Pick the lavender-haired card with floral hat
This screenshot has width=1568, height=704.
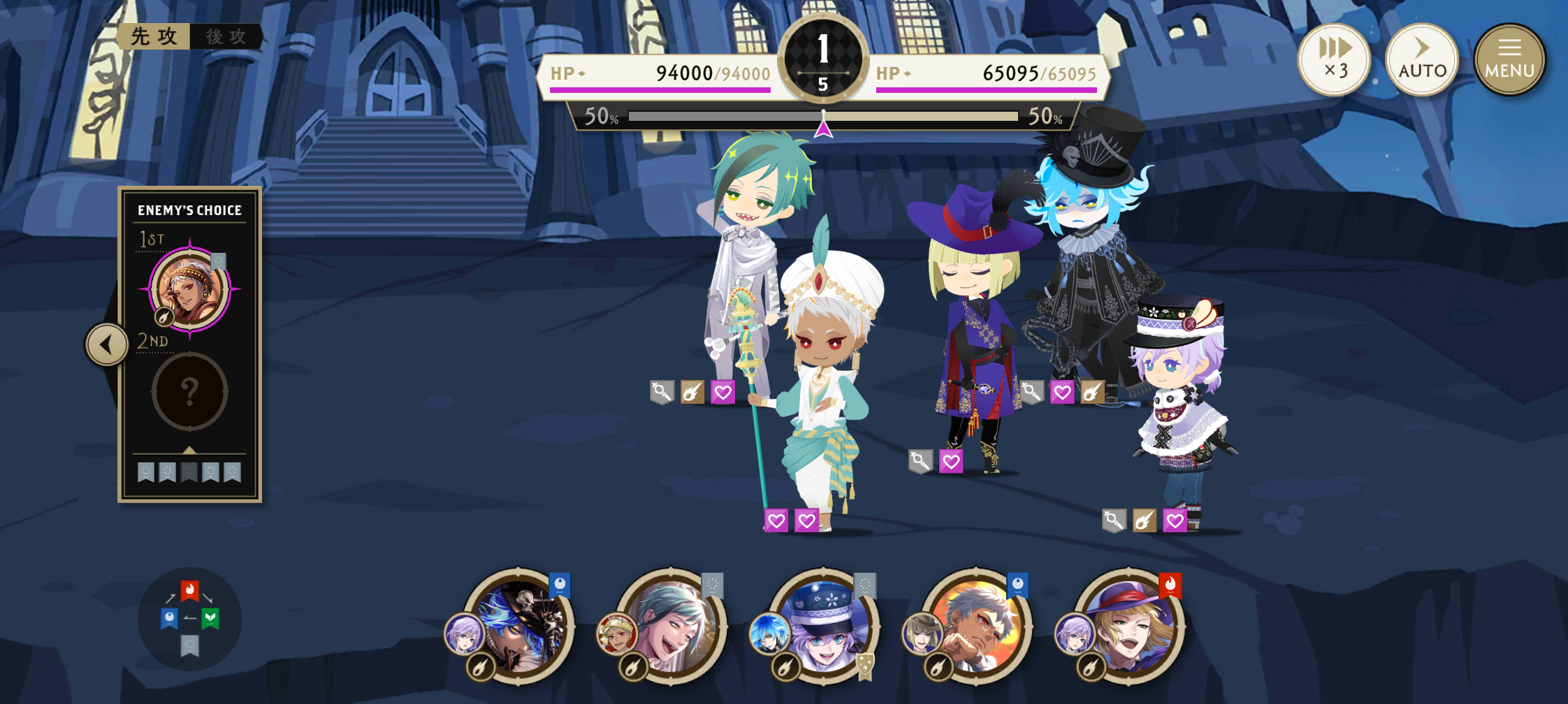(825, 625)
